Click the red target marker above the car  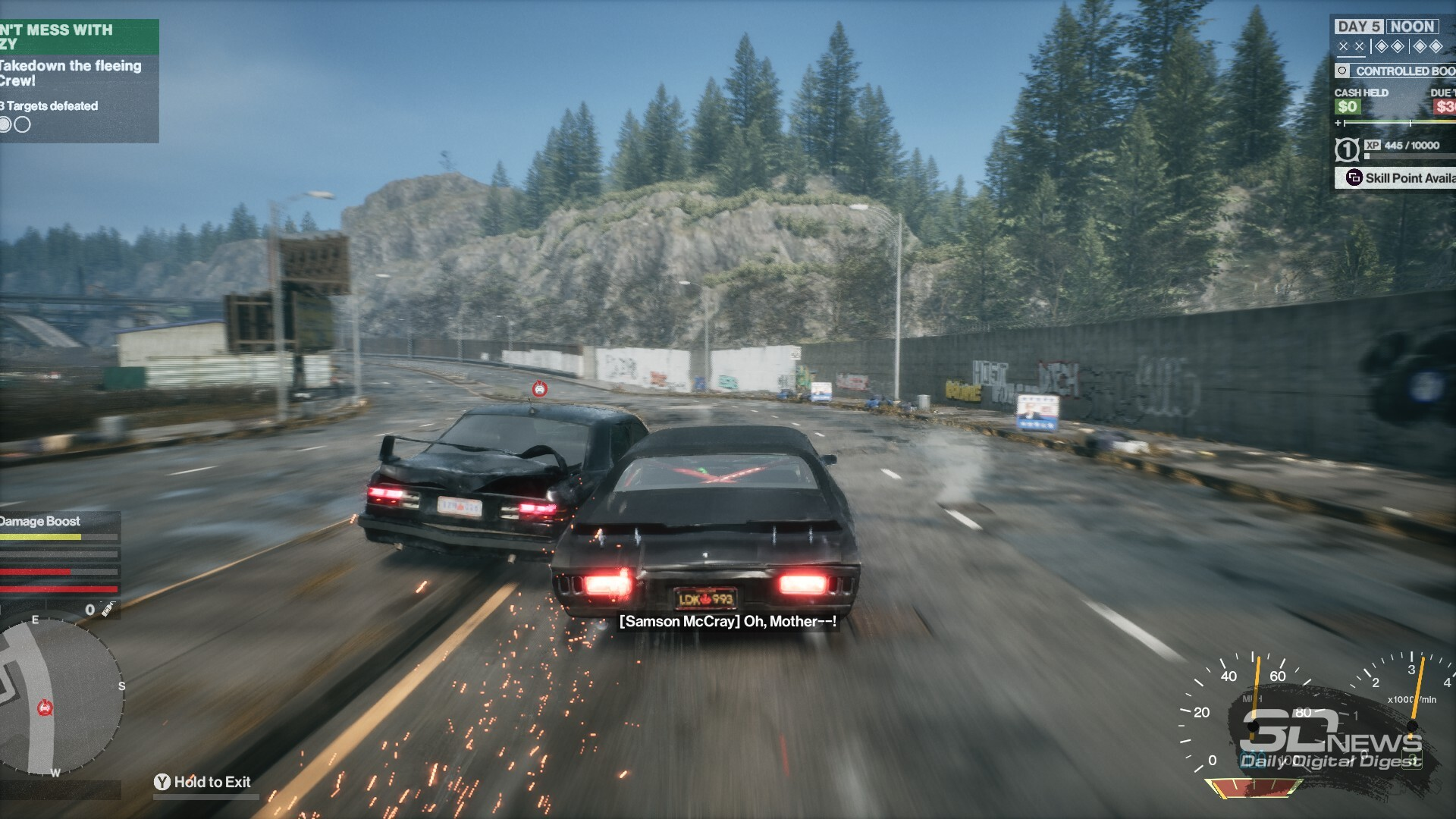point(539,389)
